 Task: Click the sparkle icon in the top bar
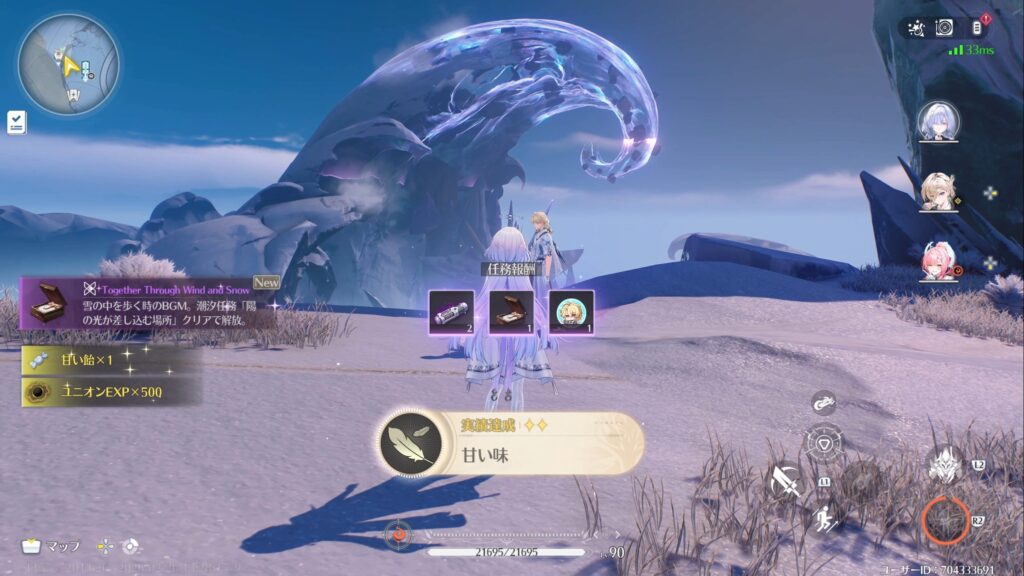[x=916, y=28]
